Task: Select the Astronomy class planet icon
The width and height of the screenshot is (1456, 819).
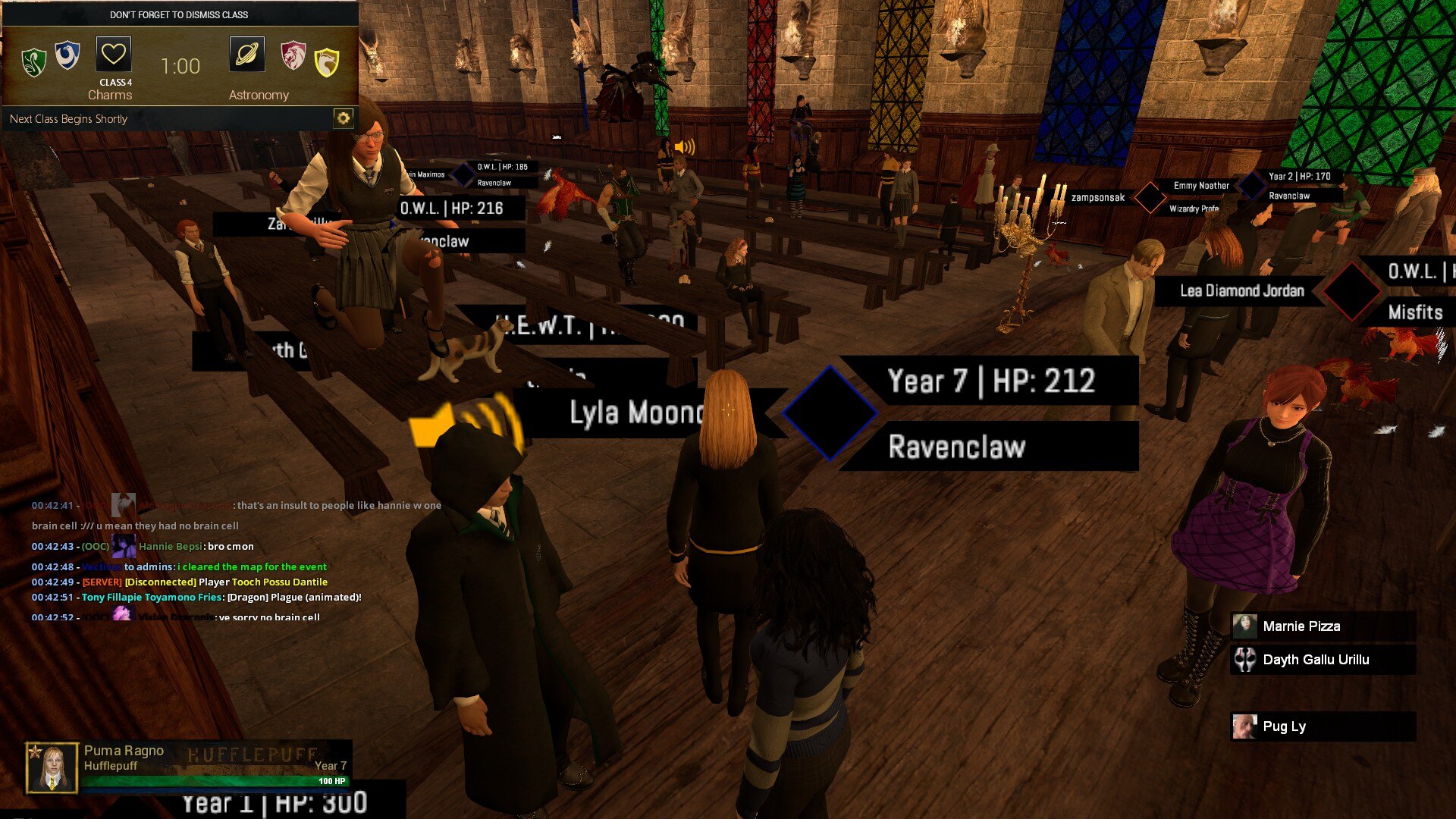Action: (x=247, y=55)
